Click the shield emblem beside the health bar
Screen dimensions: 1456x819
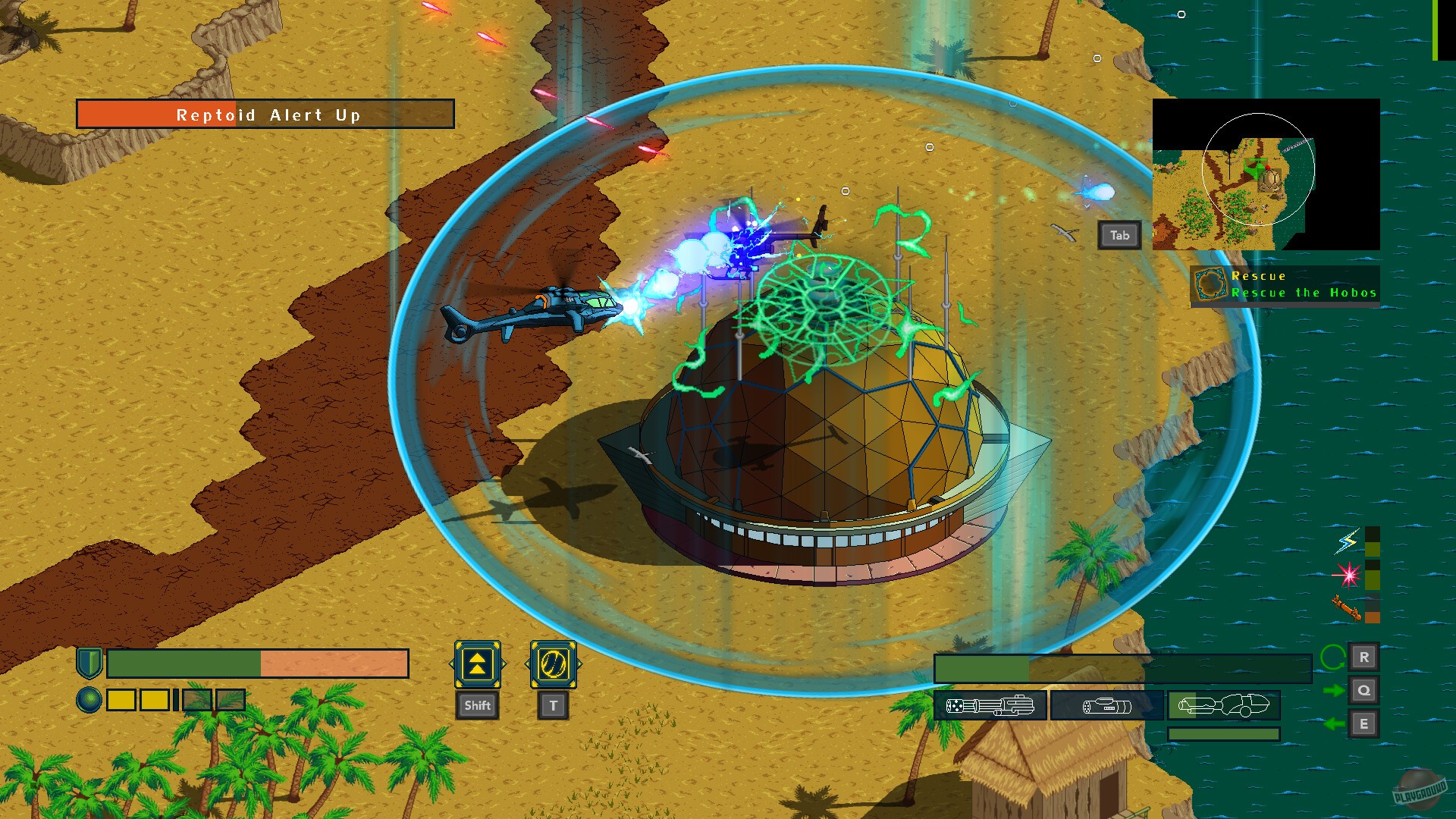click(x=89, y=664)
